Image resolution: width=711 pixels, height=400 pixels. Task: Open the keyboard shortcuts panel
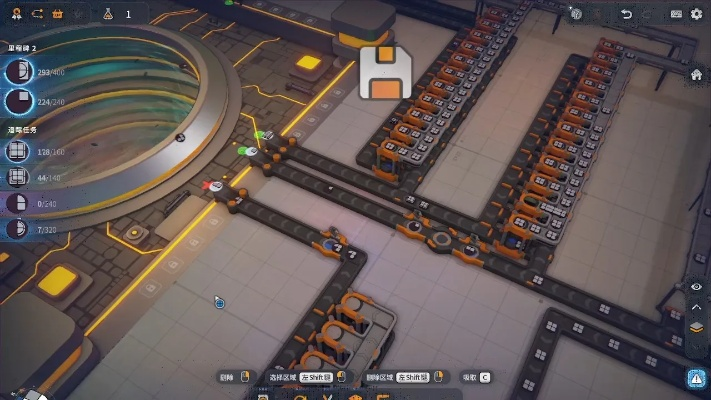point(676,14)
